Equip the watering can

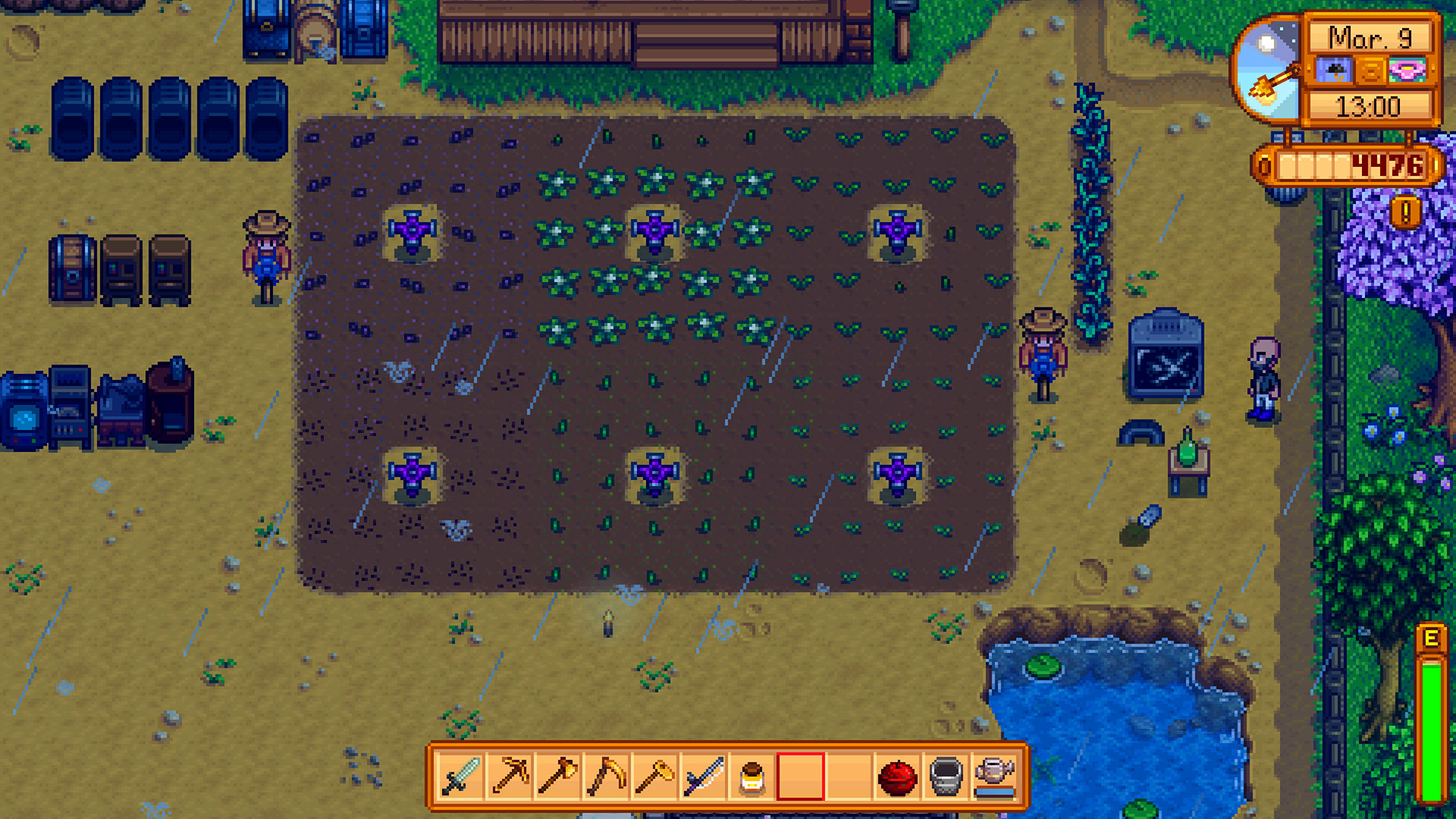point(994,777)
